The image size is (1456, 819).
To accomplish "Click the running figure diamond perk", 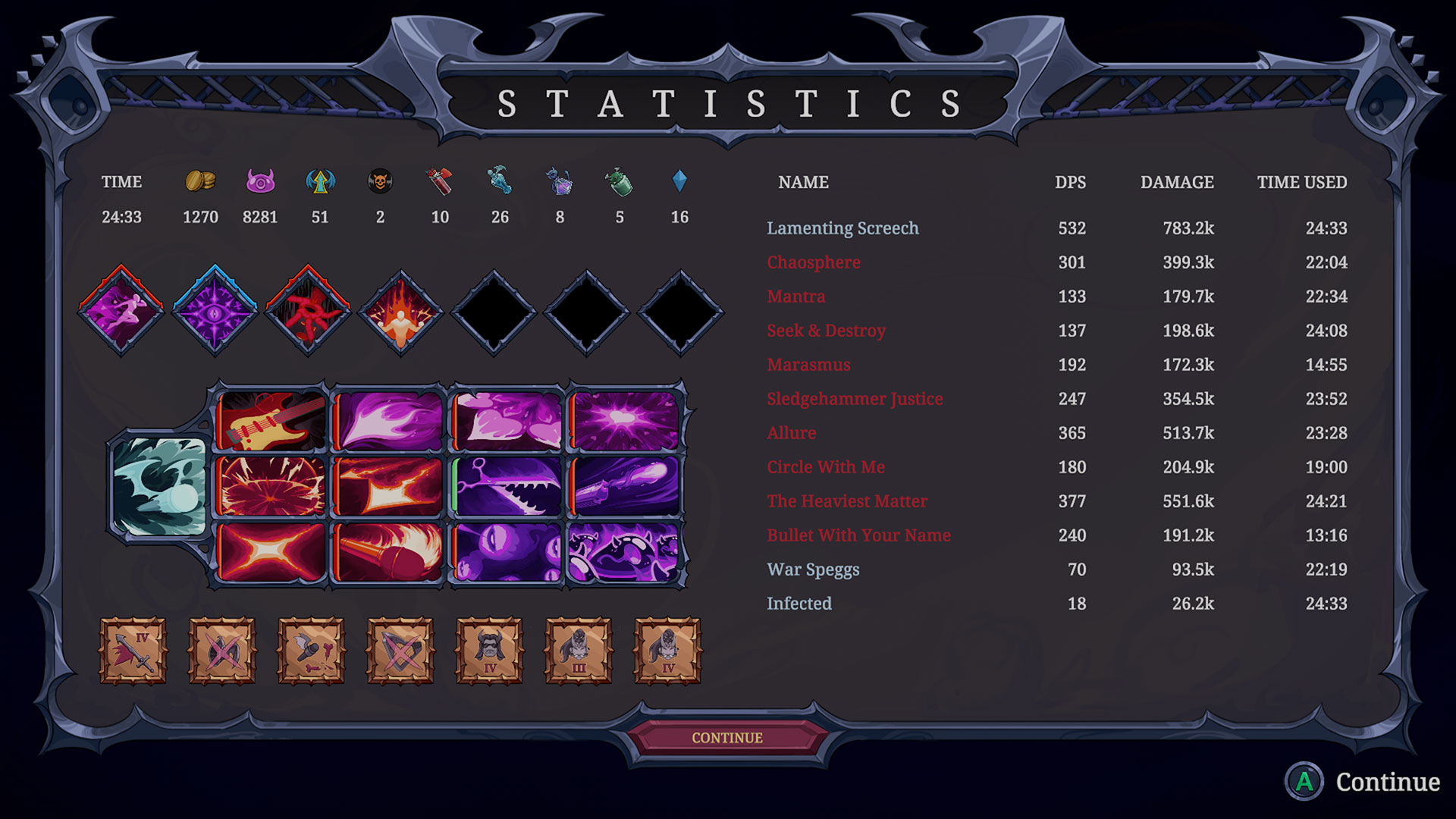I will [121, 311].
